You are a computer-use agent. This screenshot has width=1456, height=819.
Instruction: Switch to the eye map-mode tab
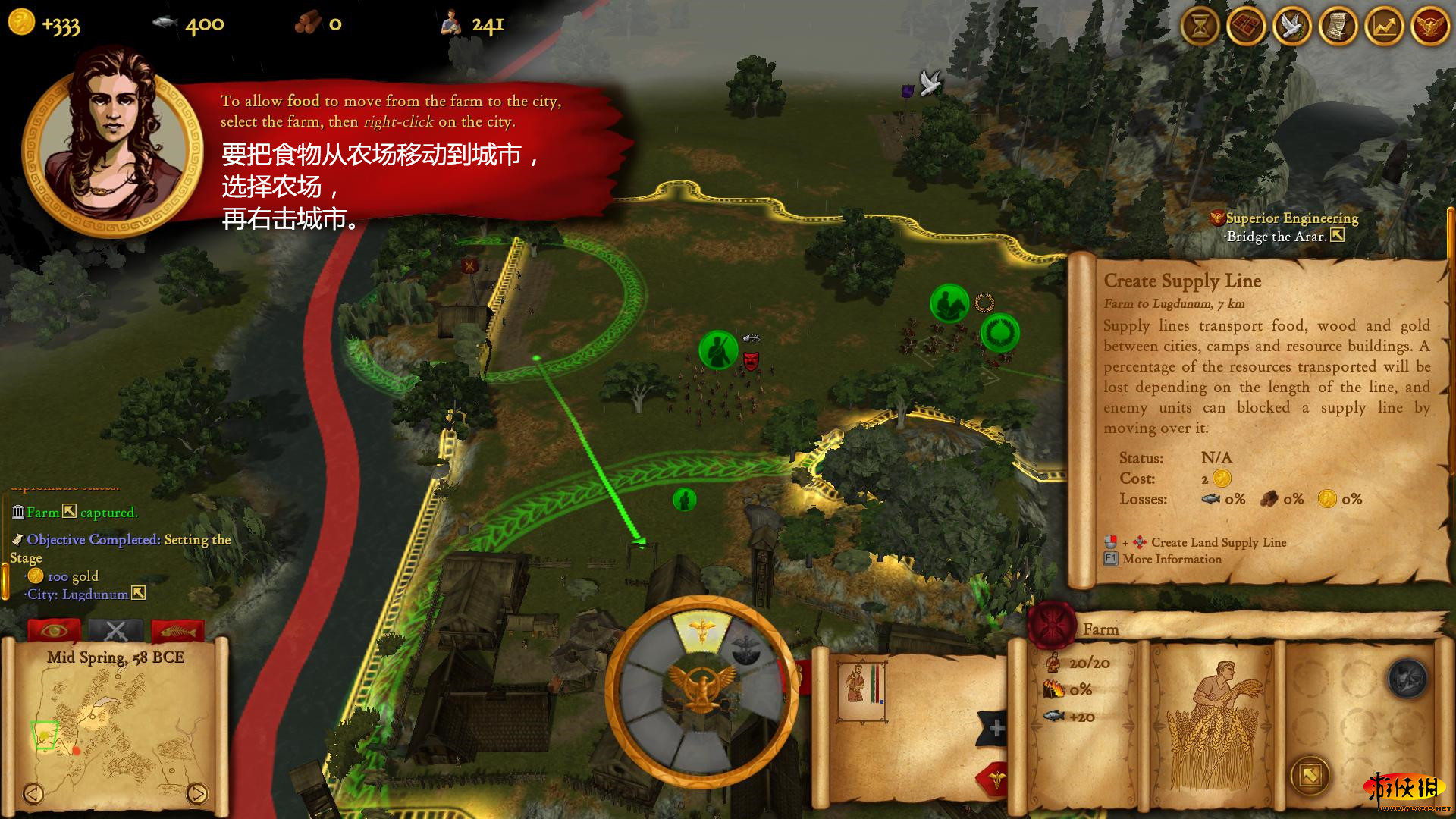click(x=54, y=630)
